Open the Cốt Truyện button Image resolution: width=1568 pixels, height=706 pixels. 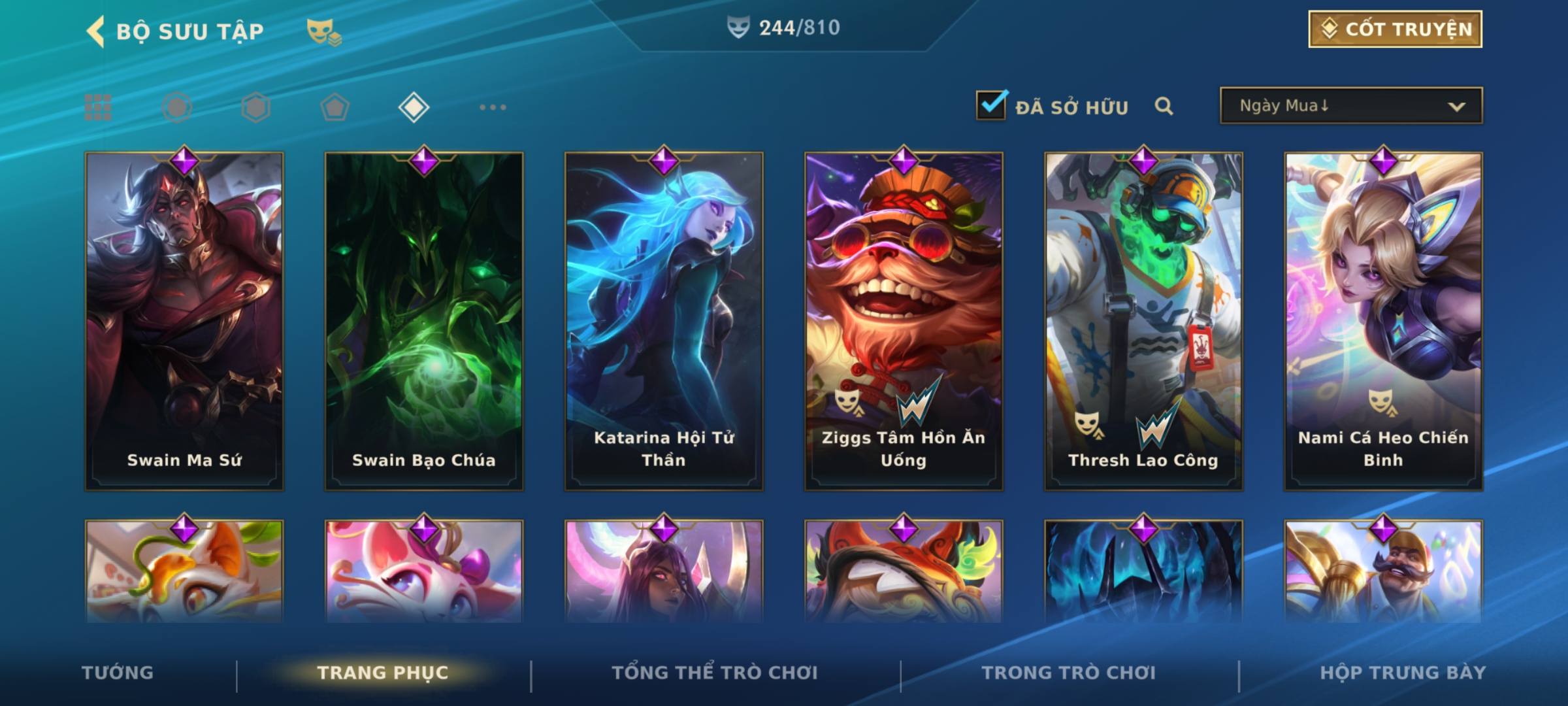click(1395, 29)
